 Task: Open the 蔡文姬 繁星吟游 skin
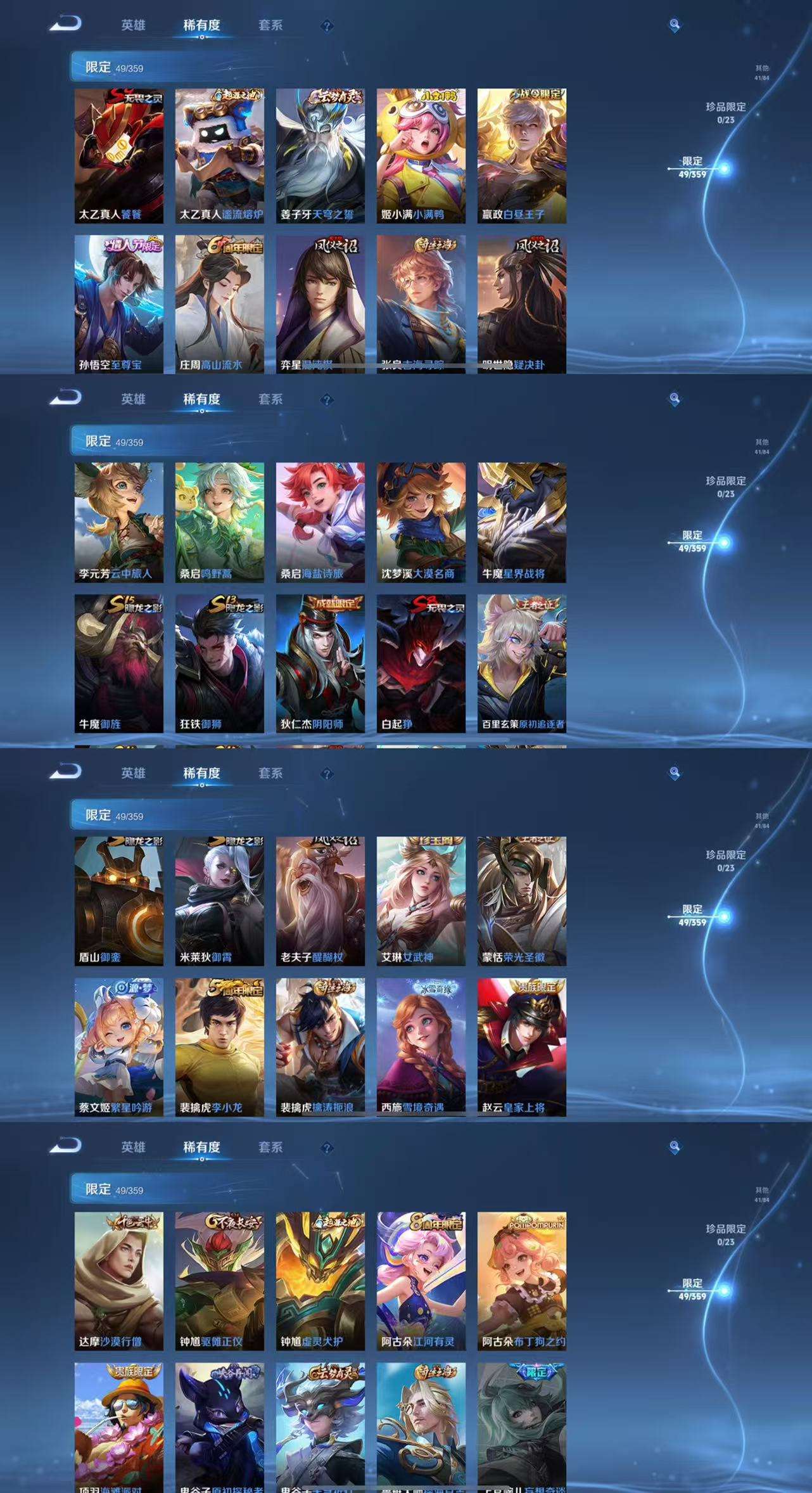(x=118, y=1047)
